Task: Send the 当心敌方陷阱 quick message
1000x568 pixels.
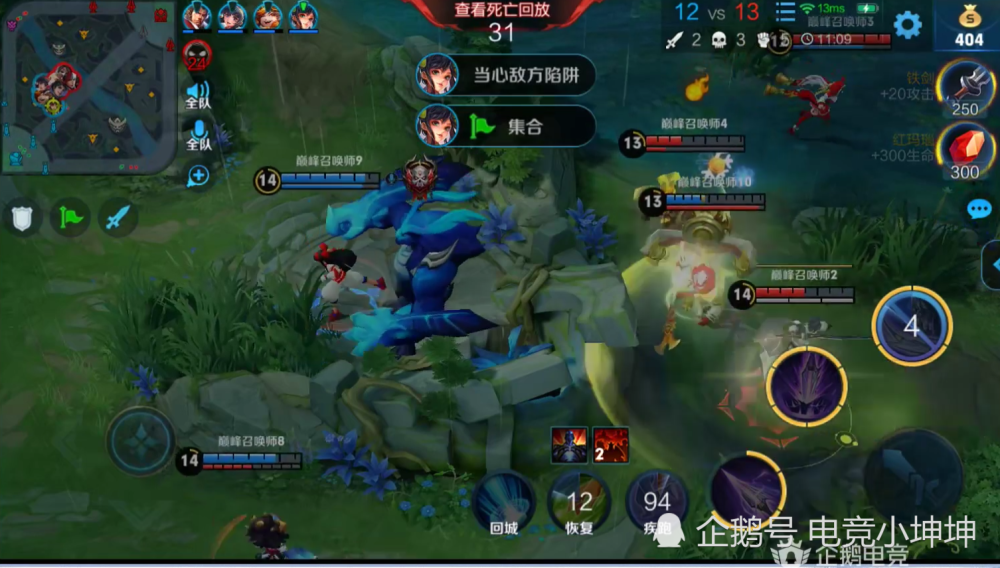Action: pos(505,75)
